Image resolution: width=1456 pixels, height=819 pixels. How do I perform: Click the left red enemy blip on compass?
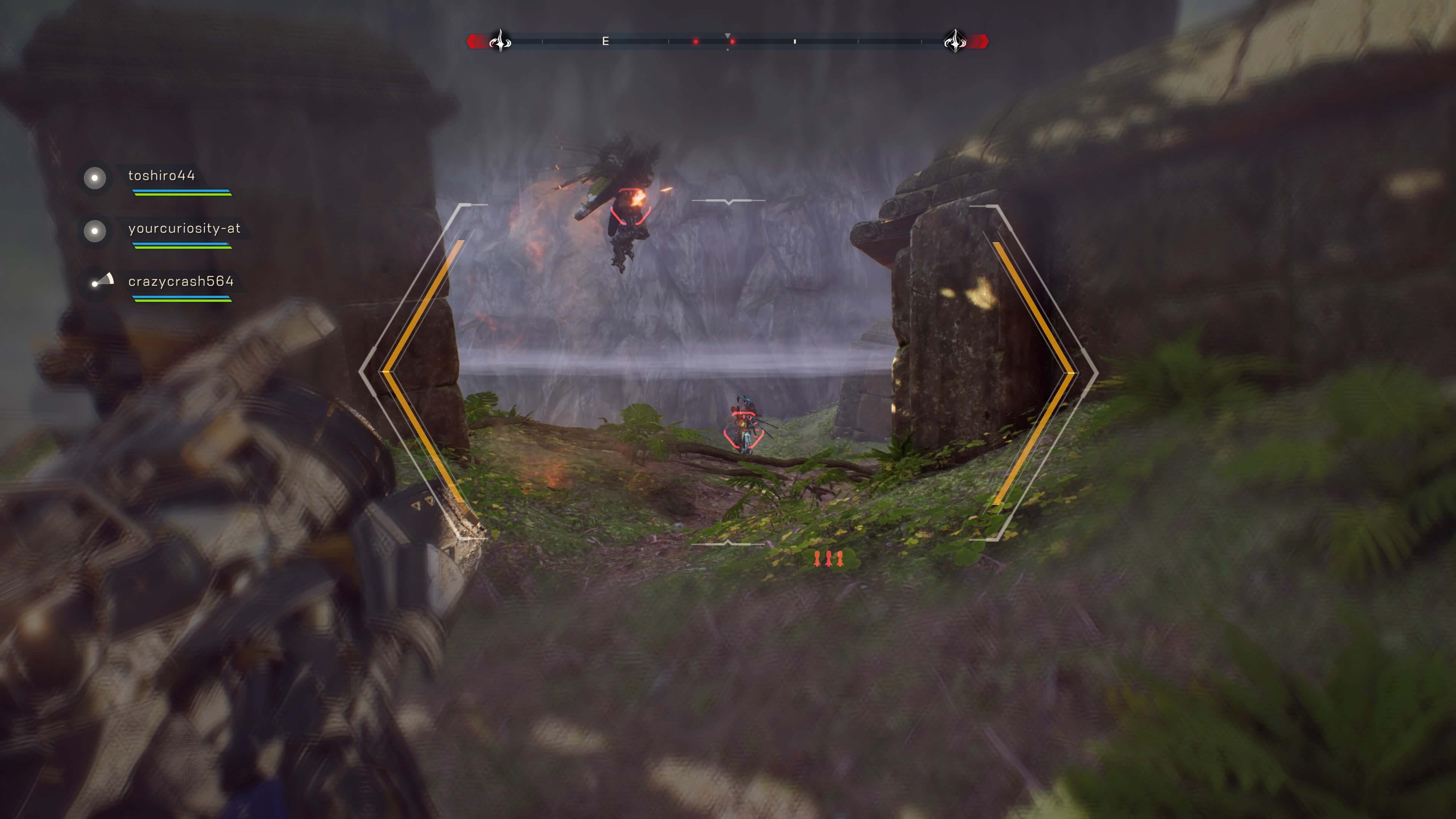695,41
